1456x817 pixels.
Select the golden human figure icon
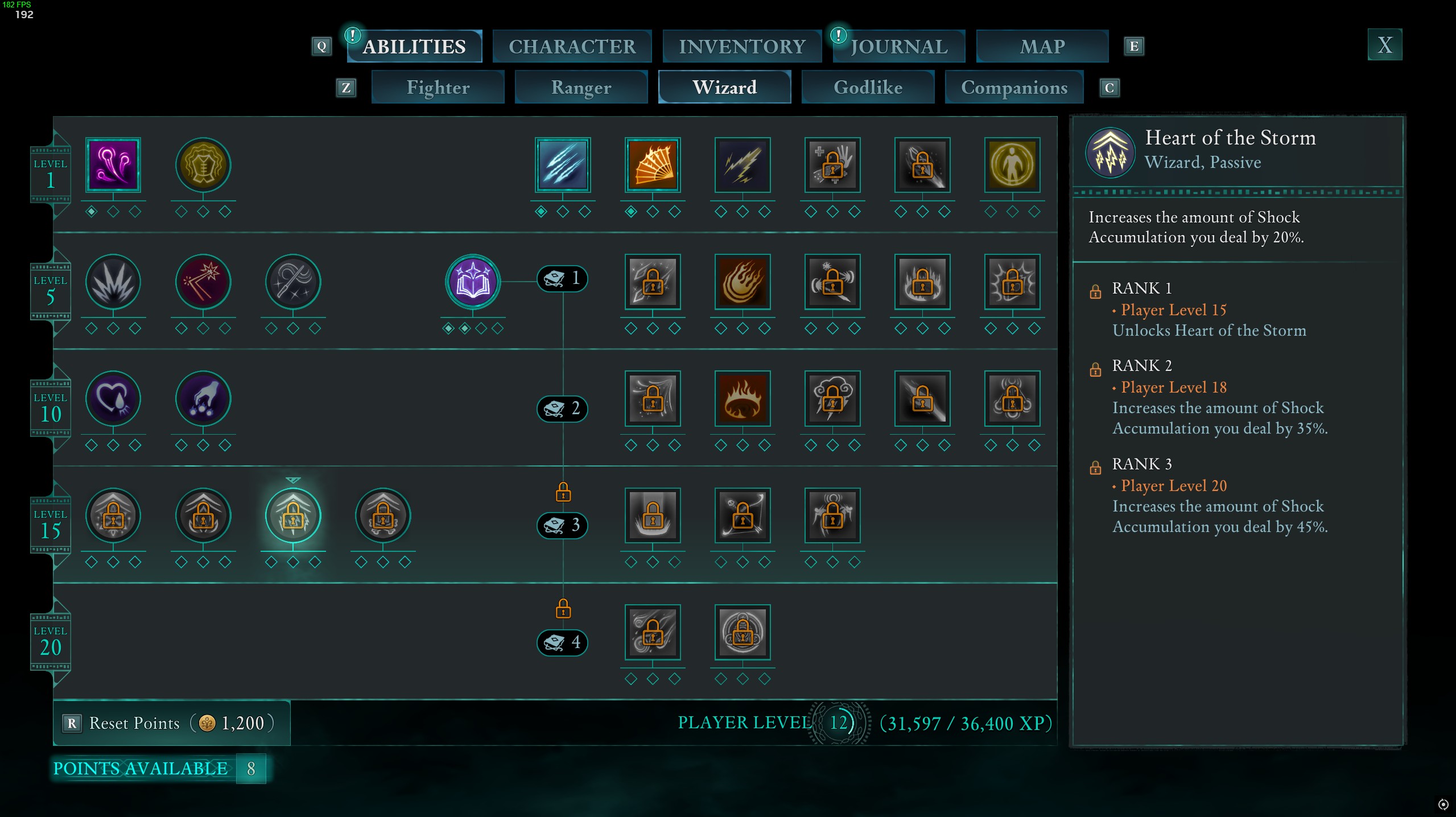click(1012, 165)
